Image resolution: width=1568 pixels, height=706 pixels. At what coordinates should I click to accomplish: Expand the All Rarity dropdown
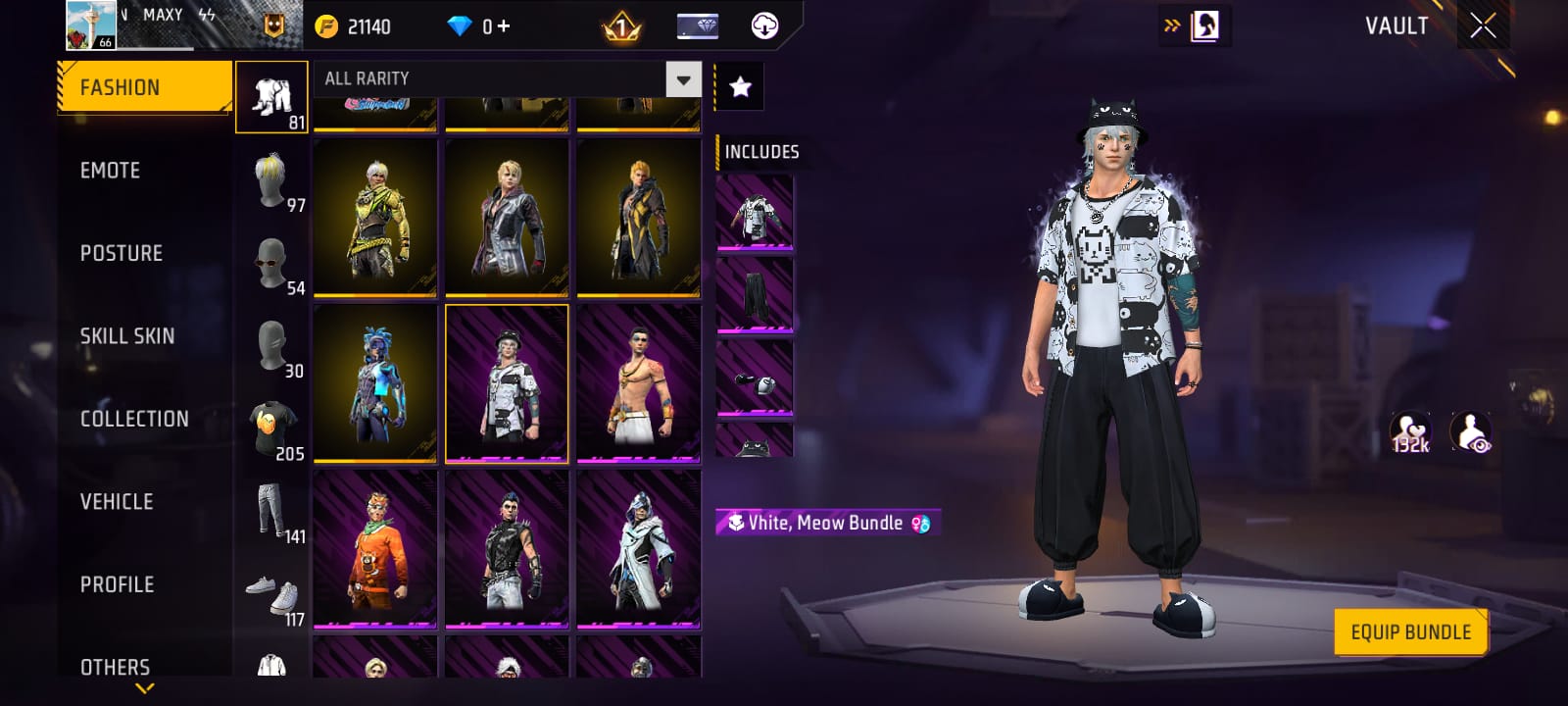683,78
